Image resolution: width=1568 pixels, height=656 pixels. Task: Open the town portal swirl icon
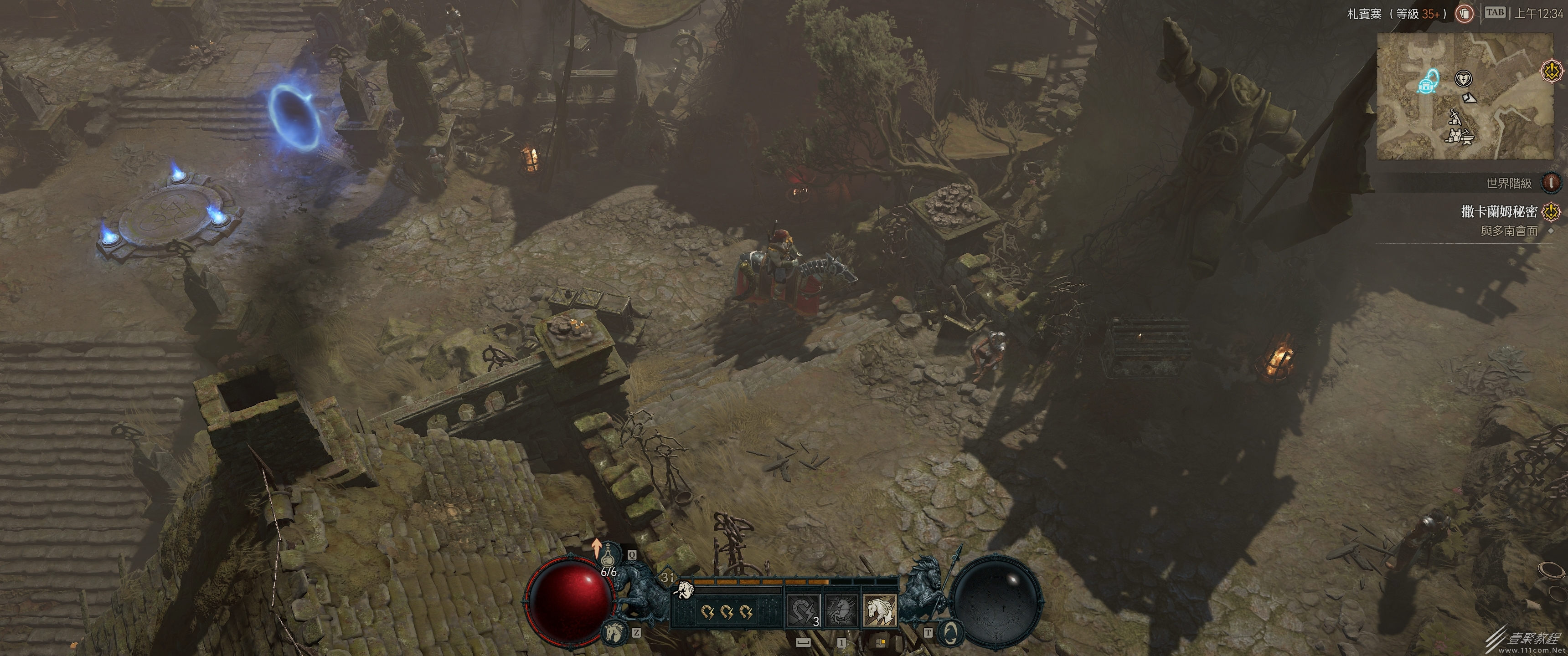pyautogui.click(x=948, y=633)
